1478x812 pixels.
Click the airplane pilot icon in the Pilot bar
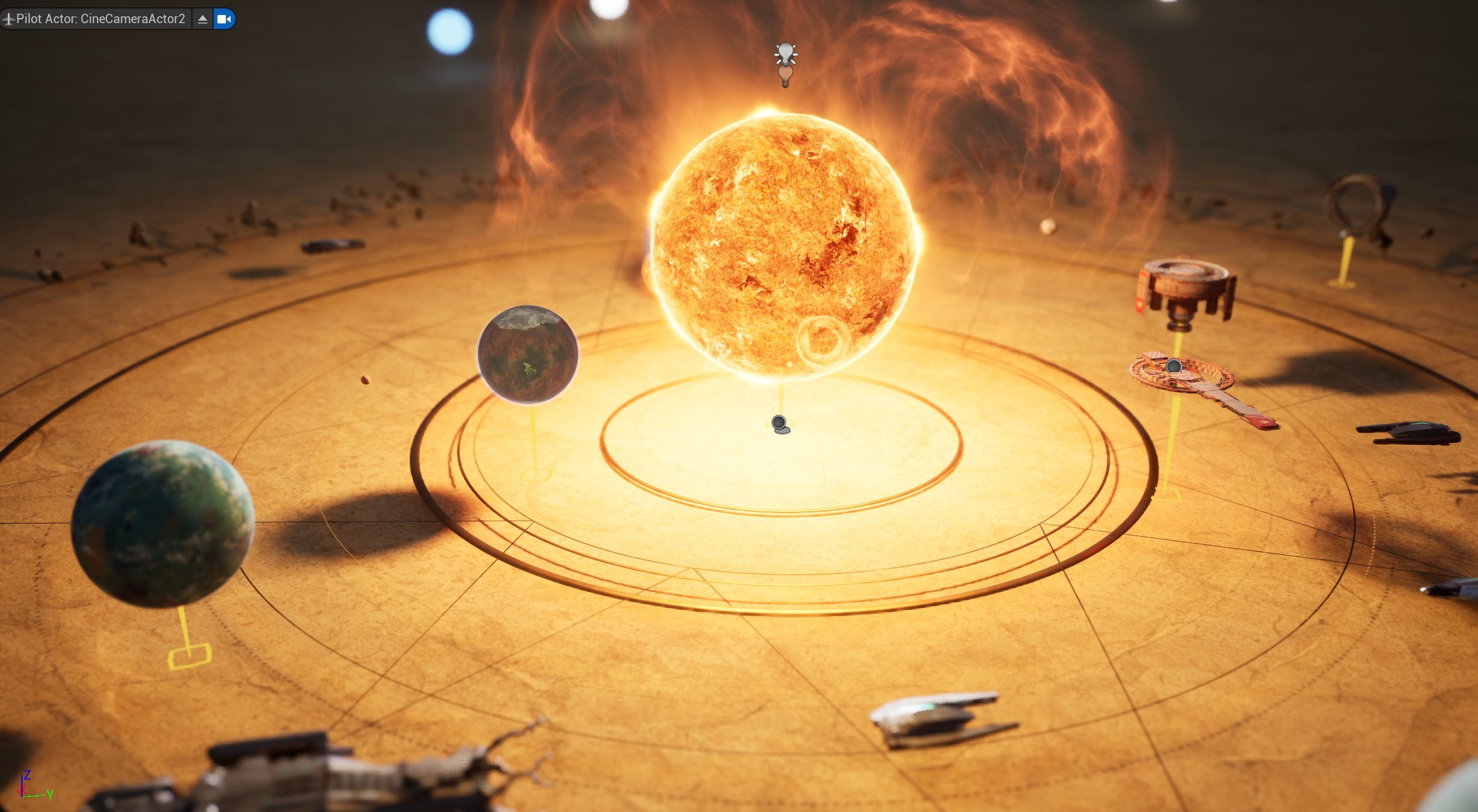[10, 19]
